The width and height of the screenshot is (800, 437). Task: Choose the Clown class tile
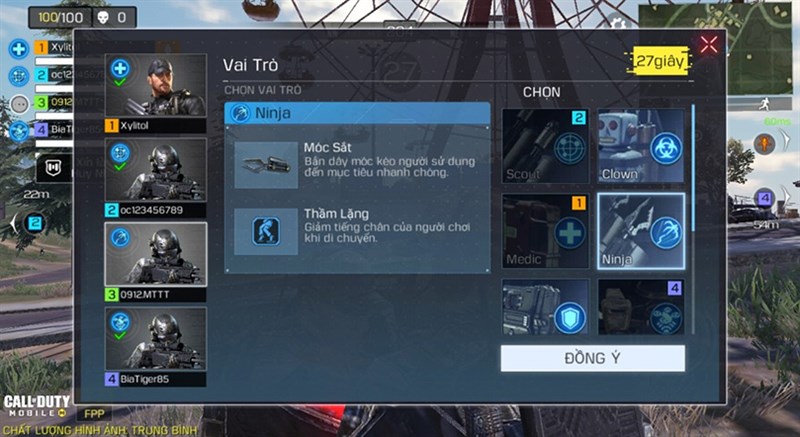[x=641, y=146]
